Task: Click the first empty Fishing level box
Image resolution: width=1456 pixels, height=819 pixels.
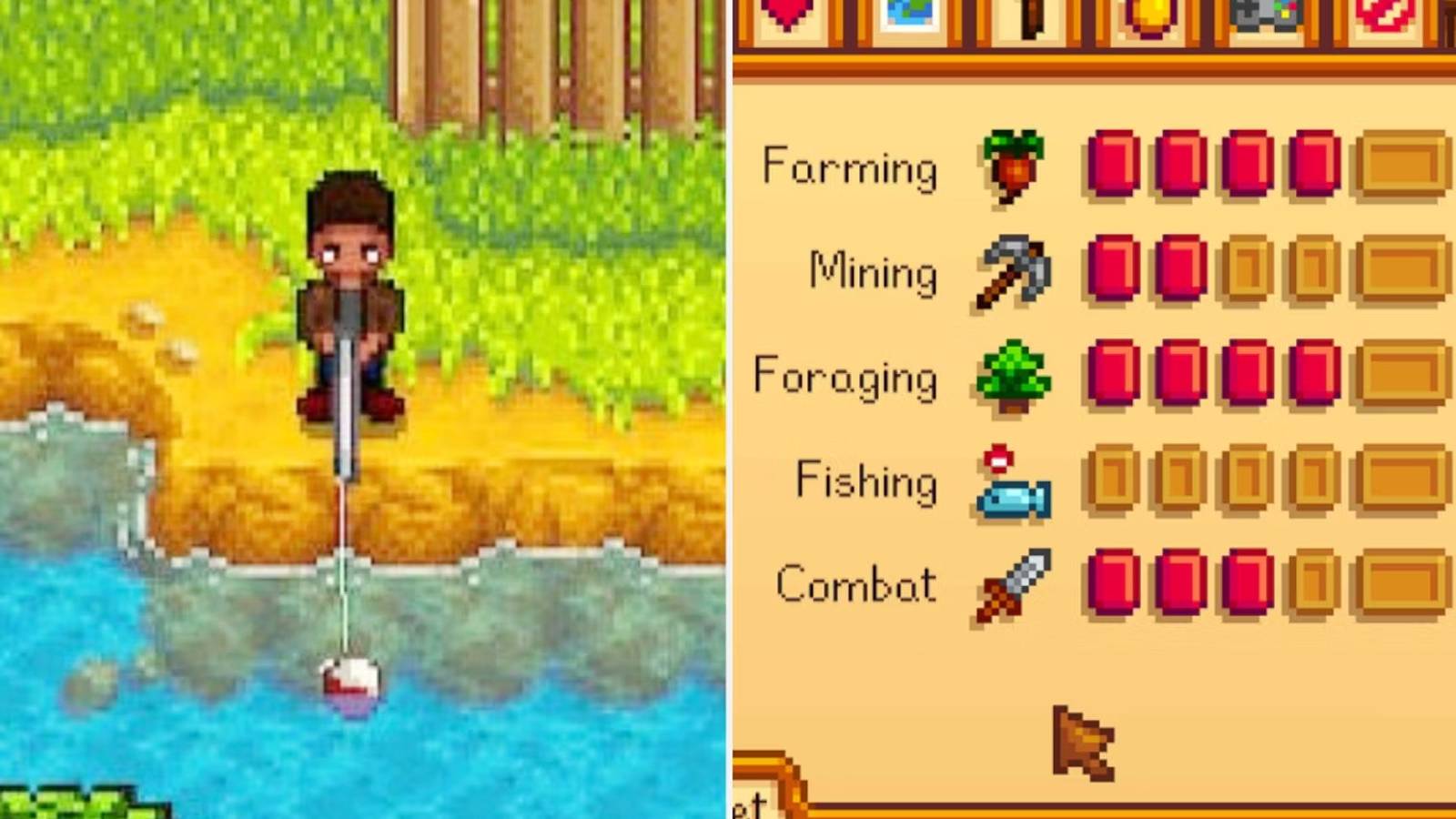Action: (1113, 476)
